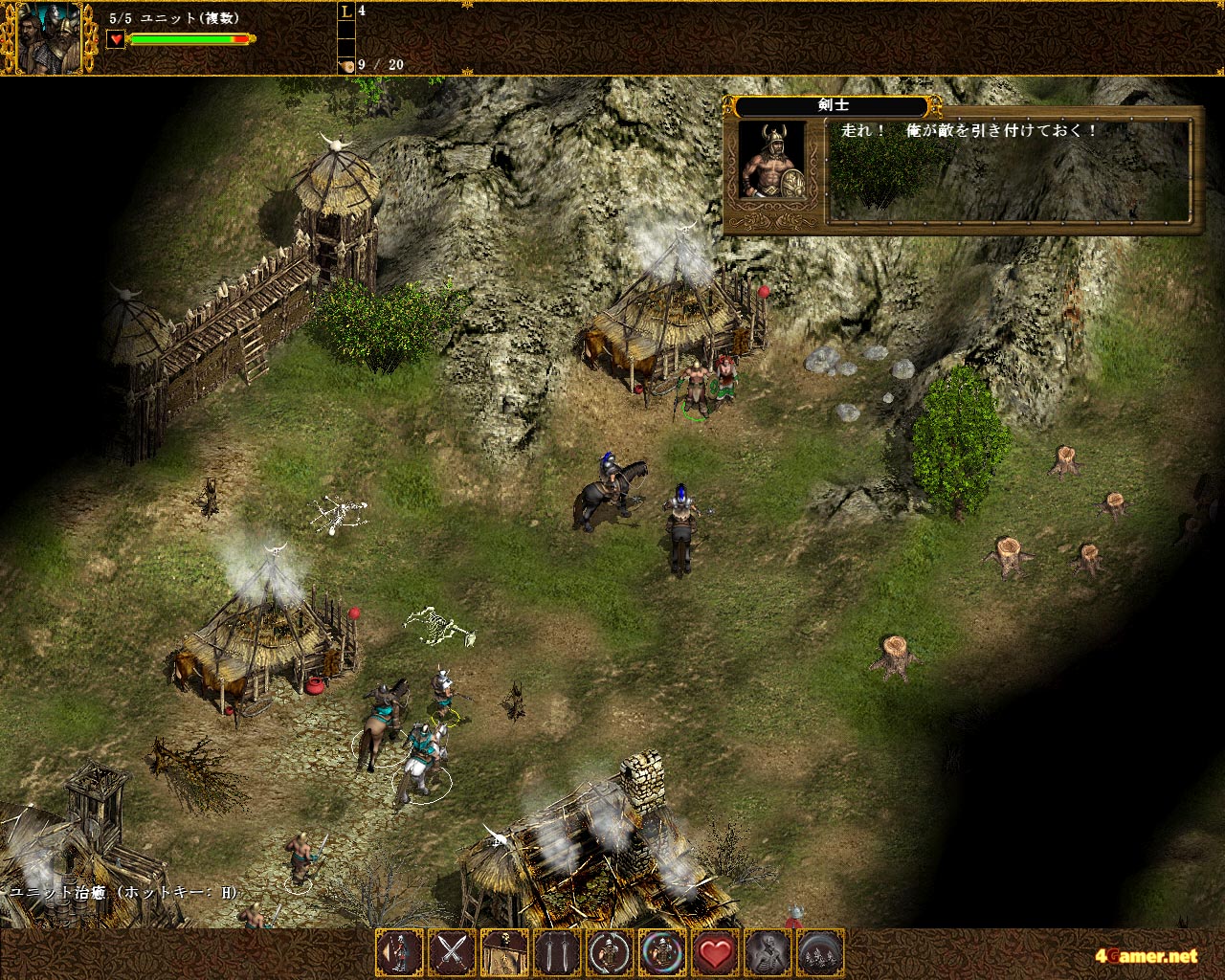Heal units with the red heart icon

pyautogui.click(x=715, y=952)
